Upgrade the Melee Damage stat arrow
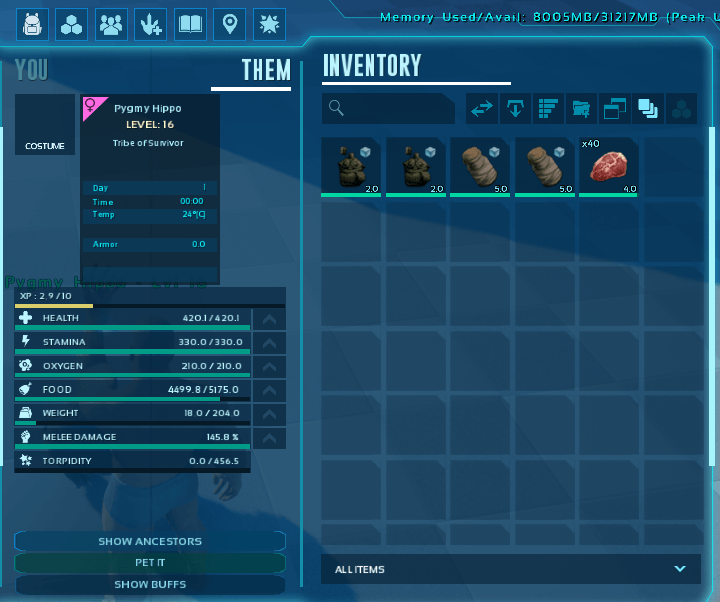Screen dimensions: 720x602 pyautogui.click(x=269, y=438)
